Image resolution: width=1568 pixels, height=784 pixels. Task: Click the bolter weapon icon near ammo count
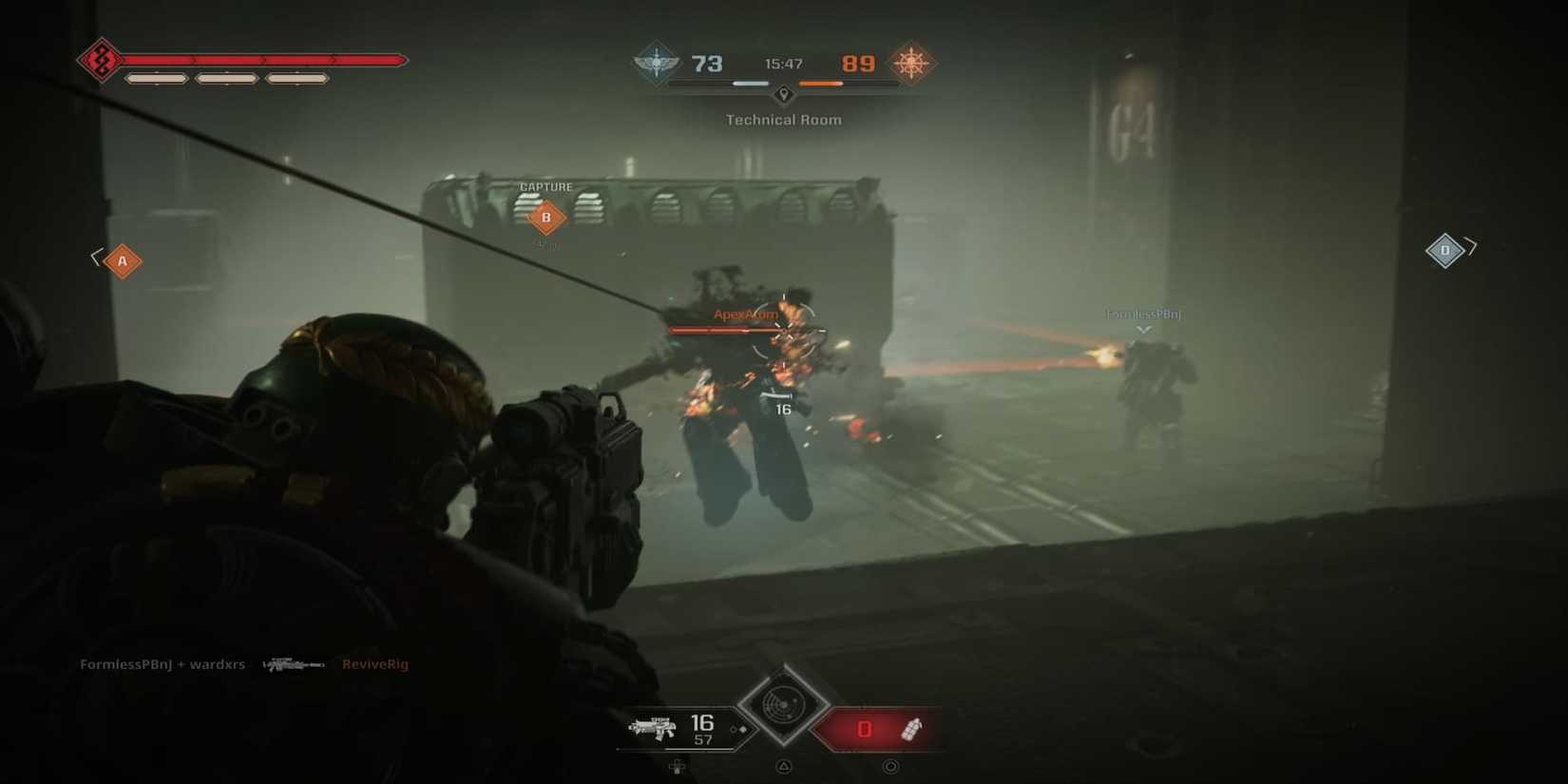pyautogui.click(x=654, y=727)
